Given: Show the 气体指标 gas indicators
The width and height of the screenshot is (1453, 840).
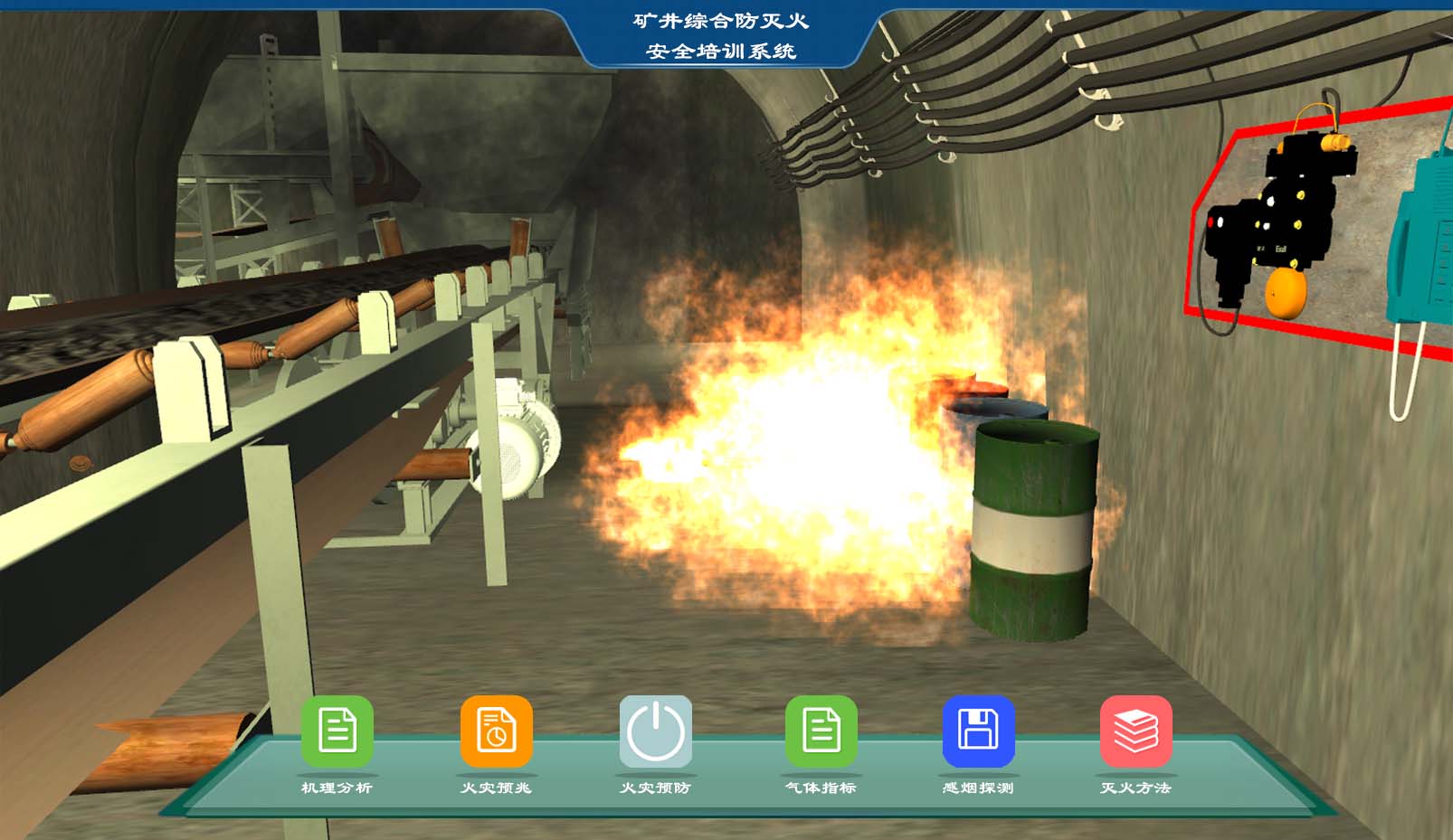Looking at the screenshot, I should [821, 731].
